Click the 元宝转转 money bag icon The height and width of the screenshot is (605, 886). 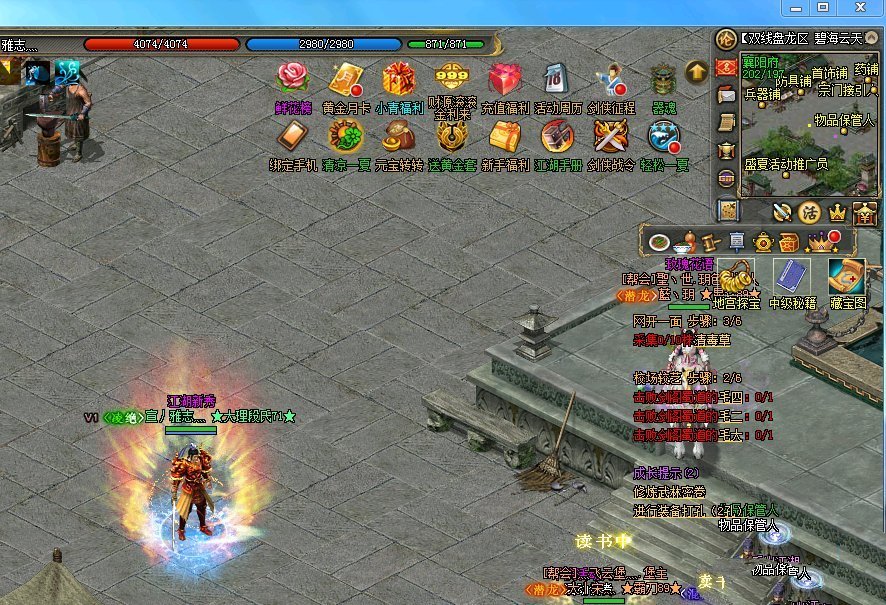[398, 136]
